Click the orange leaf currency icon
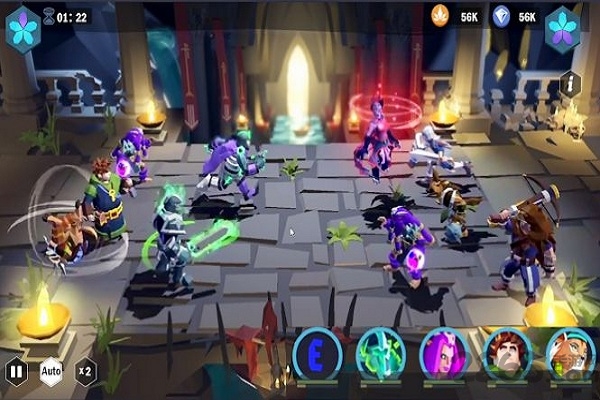The height and width of the screenshot is (400, 600). pyautogui.click(x=441, y=16)
